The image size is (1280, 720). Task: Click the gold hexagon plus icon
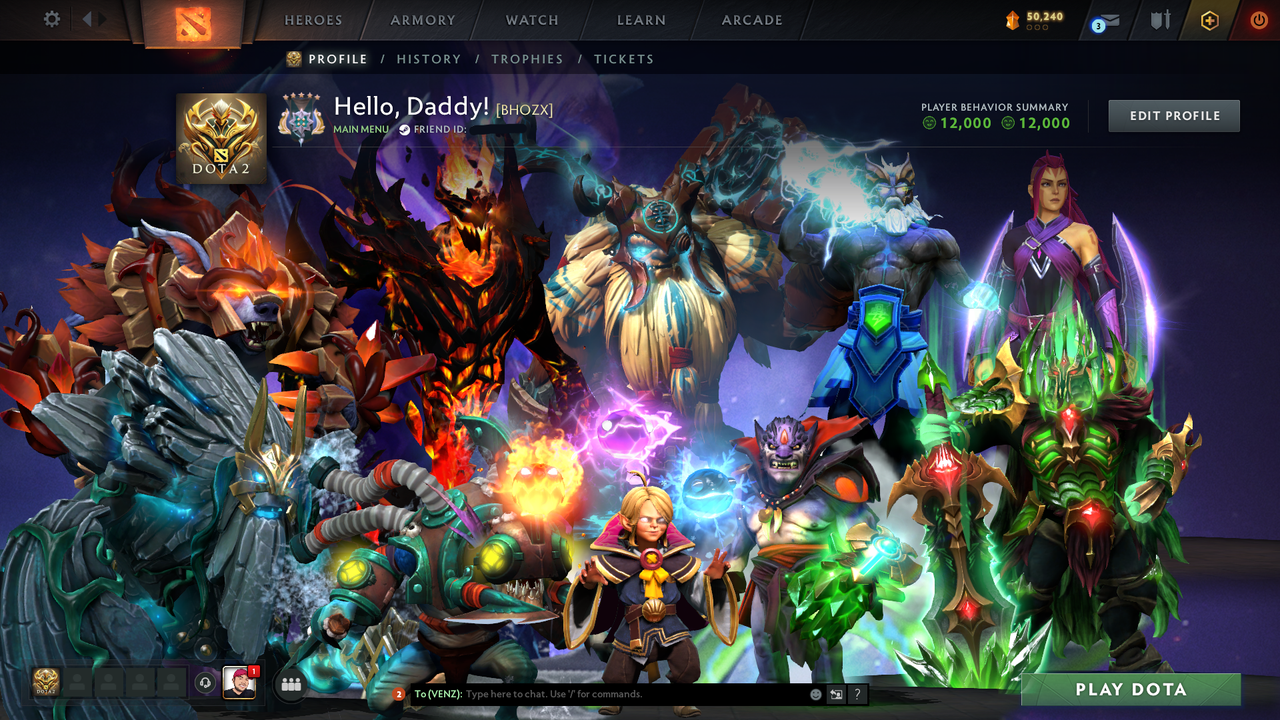click(x=1210, y=19)
